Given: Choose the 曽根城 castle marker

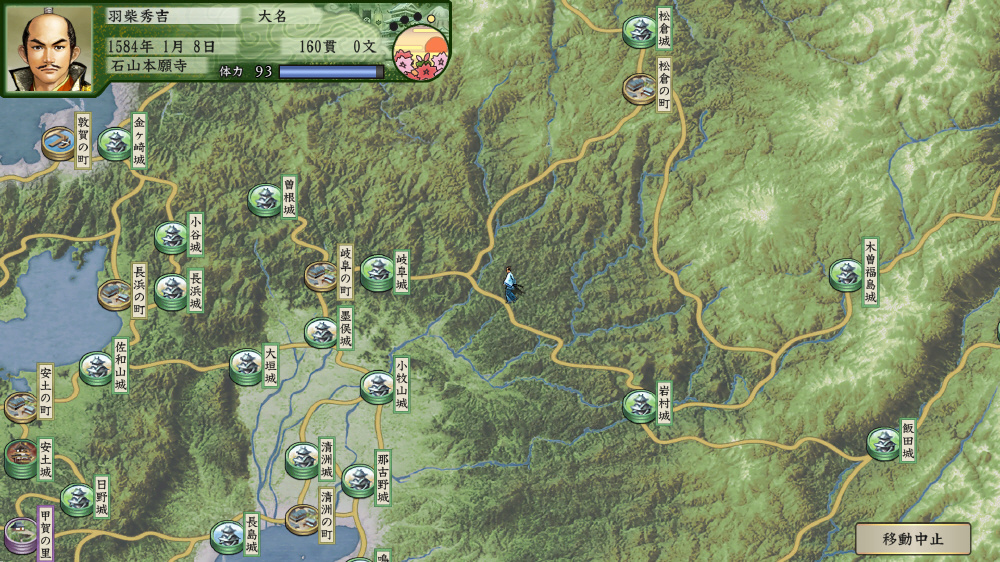Looking at the screenshot, I should [265, 200].
